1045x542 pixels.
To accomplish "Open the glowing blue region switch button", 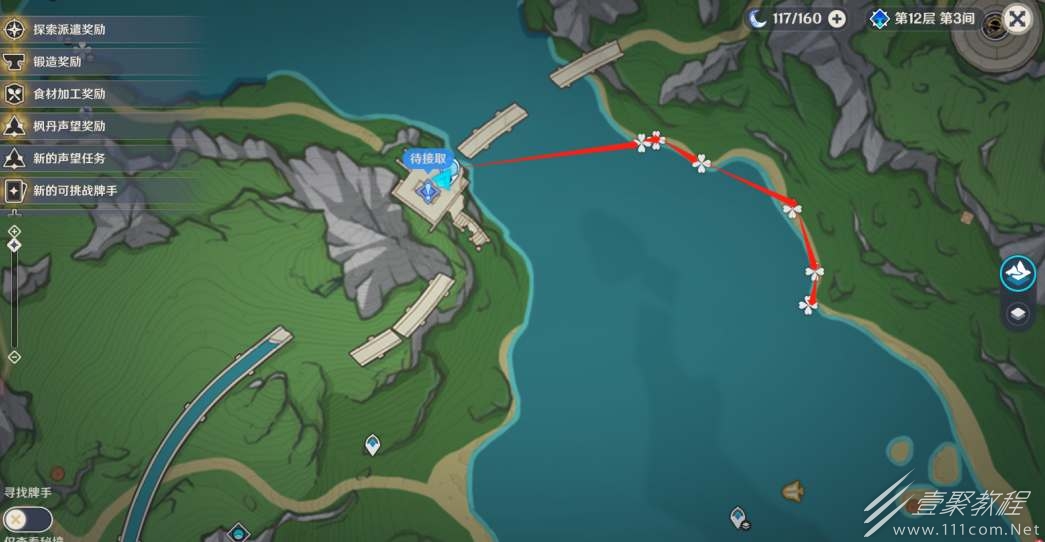I will coord(1018,273).
